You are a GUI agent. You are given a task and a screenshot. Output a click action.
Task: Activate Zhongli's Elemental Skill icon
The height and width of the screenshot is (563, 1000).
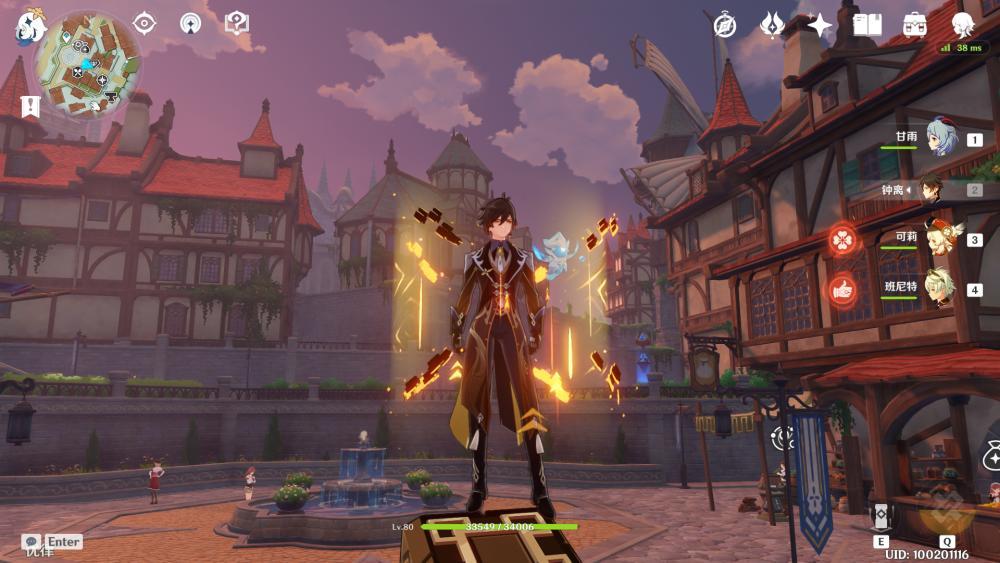(881, 517)
